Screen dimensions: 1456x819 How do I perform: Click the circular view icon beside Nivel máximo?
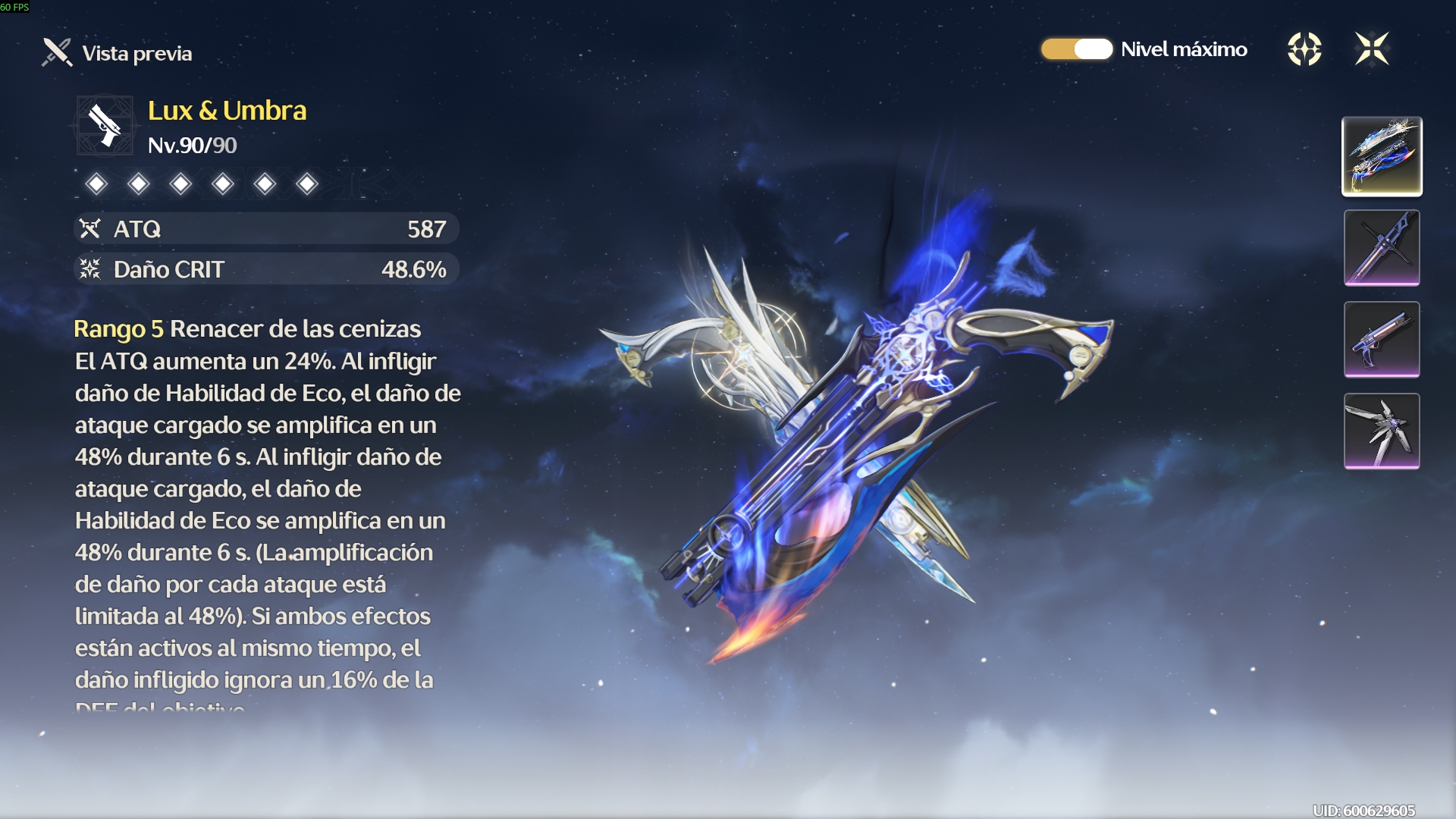(x=1304, y=49)
